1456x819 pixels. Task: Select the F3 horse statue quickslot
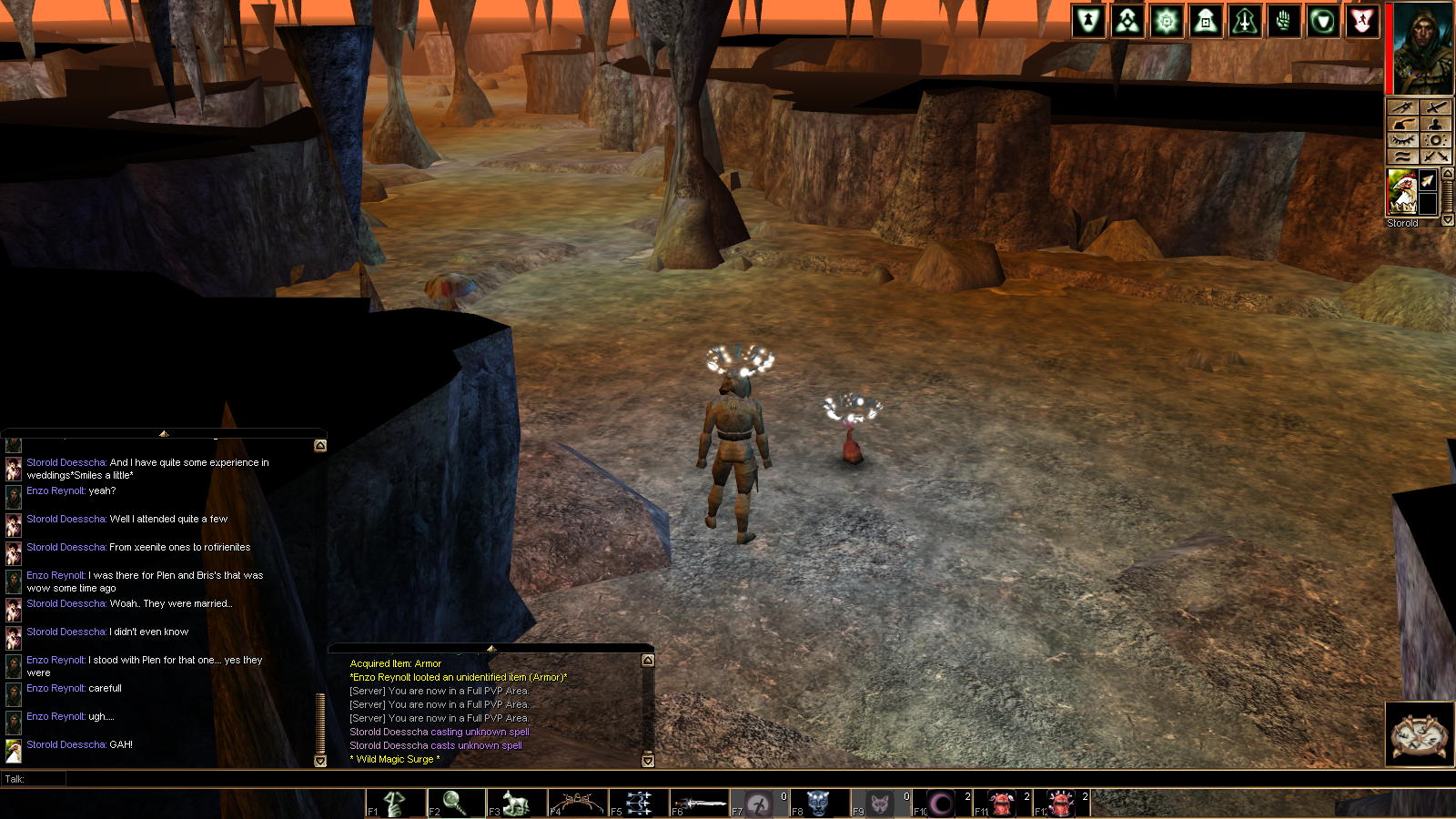pyautogui.click(x=517, y=804)
